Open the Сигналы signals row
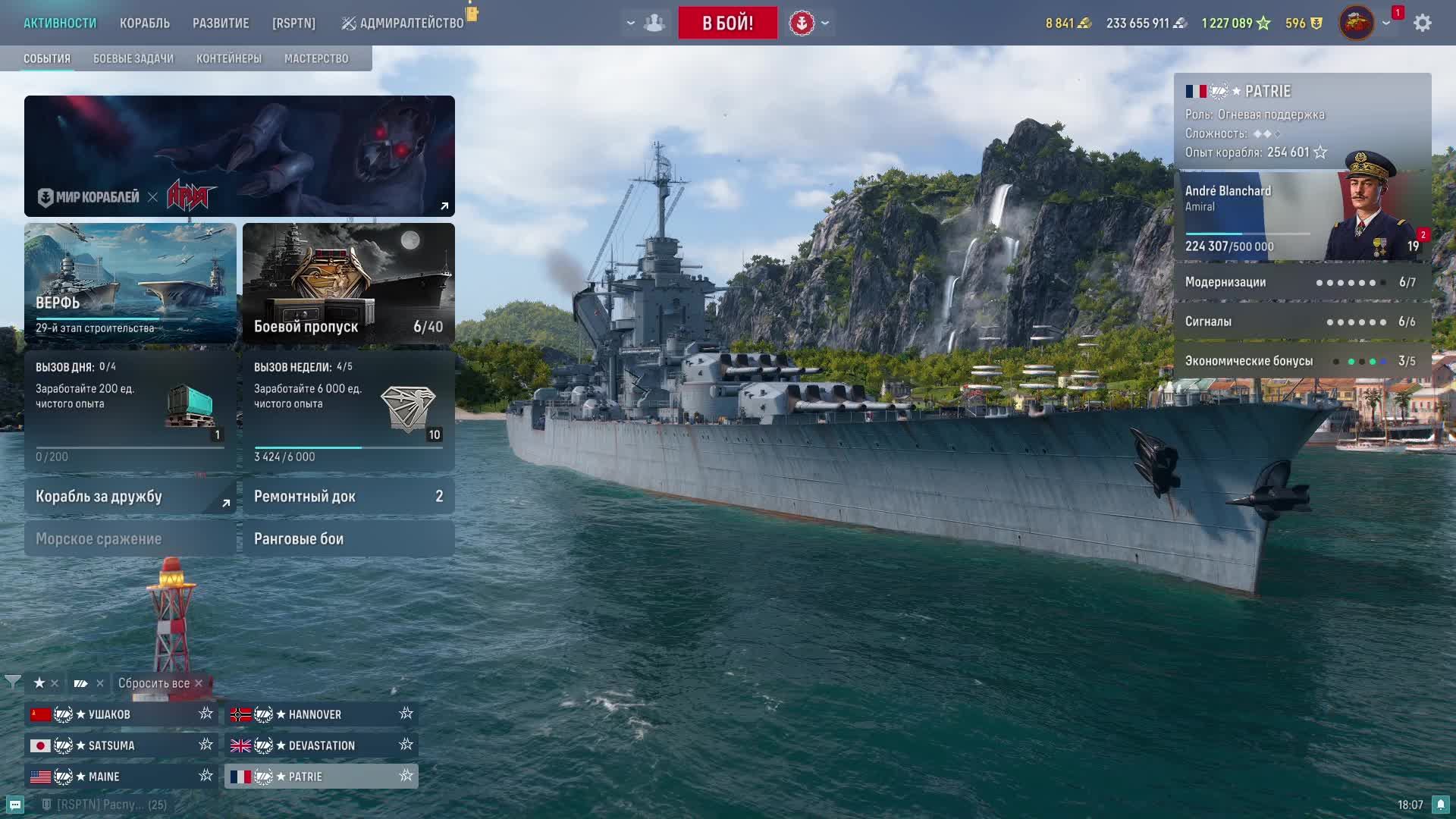The image size is (1456, 819). point(1302,322)
